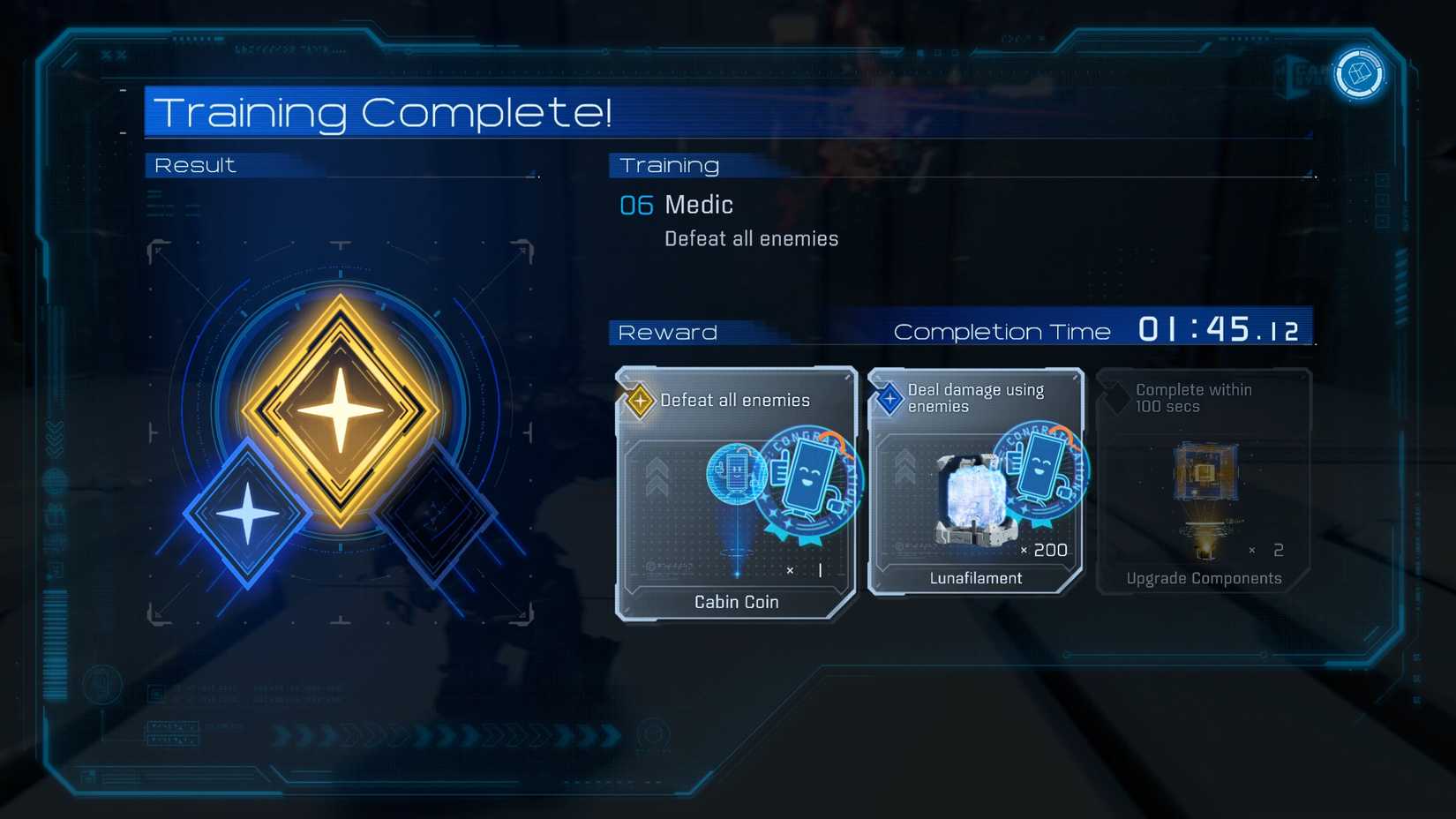Click the blue diamond icon on Deal damage card
The width and height of the screenshot is (1456, 819).
point(889,396)
